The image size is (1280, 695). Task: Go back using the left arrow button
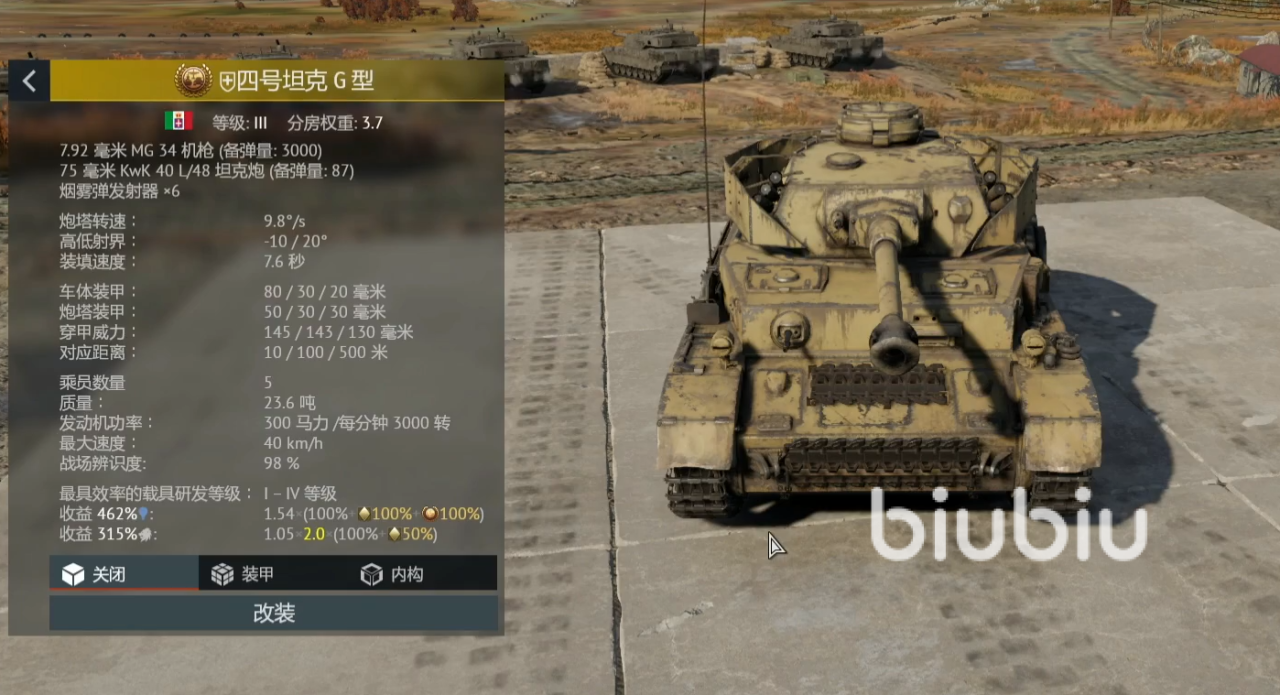(x=29, y=81)
